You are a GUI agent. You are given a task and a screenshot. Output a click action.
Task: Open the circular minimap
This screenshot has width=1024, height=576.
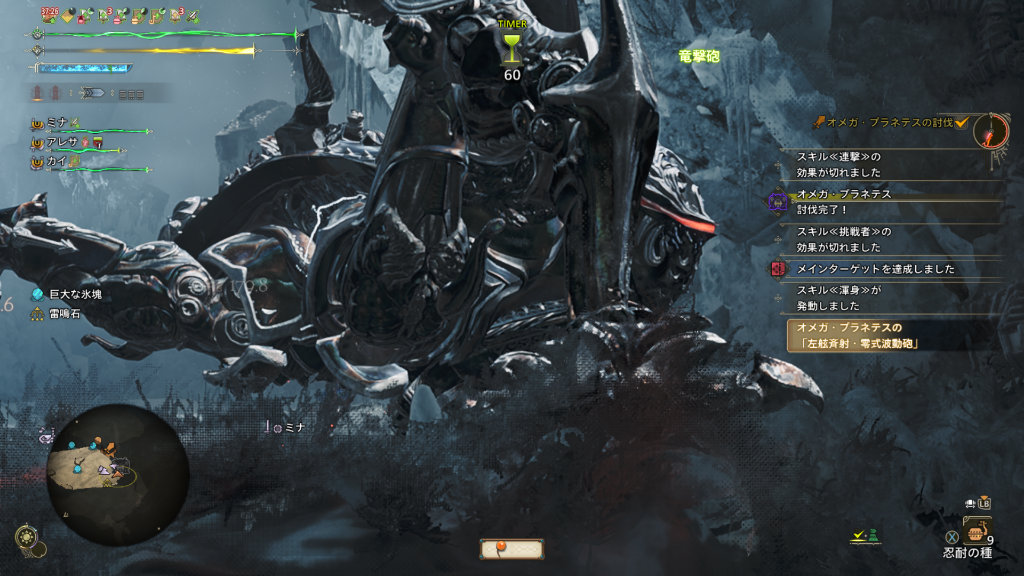116,474
